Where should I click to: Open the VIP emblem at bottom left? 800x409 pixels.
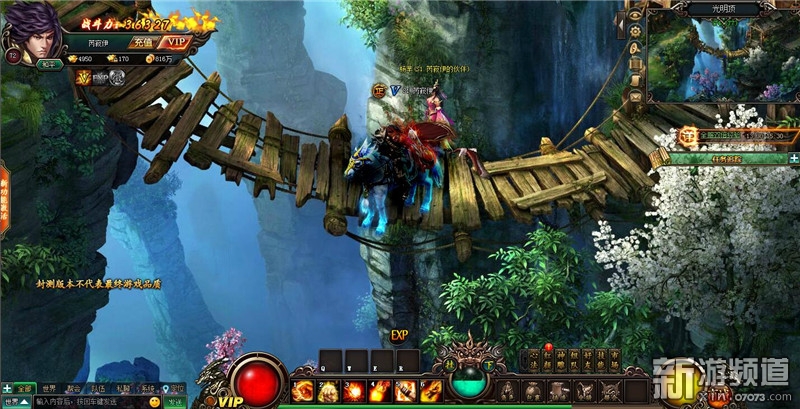[x=230, y=400]
